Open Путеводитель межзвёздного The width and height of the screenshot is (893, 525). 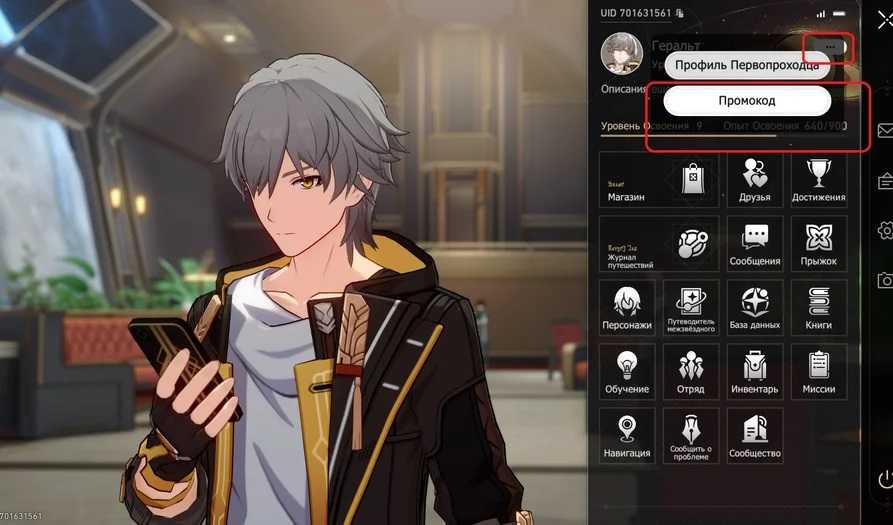(691, 308)
